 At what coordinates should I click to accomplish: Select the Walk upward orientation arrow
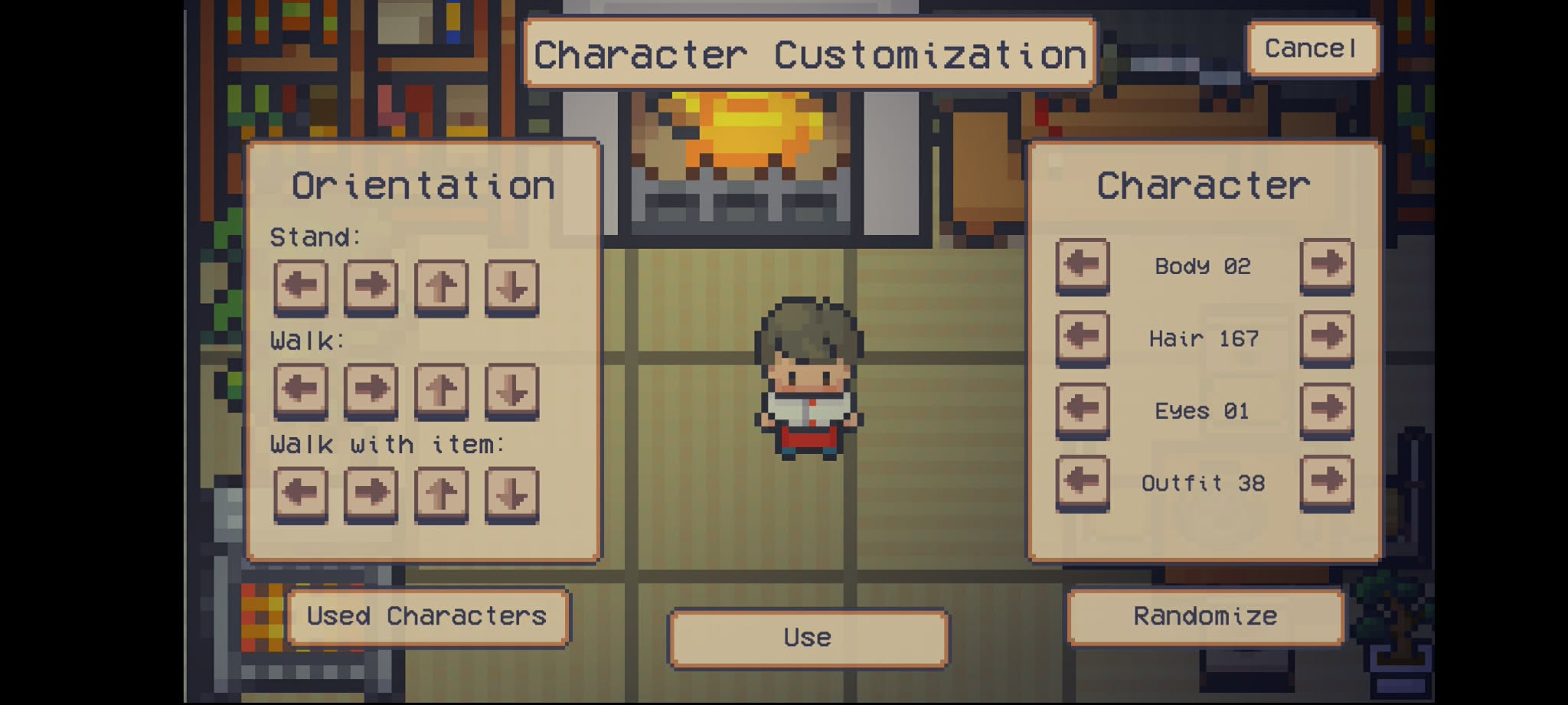pyautogui.click(x=441, y=390)
